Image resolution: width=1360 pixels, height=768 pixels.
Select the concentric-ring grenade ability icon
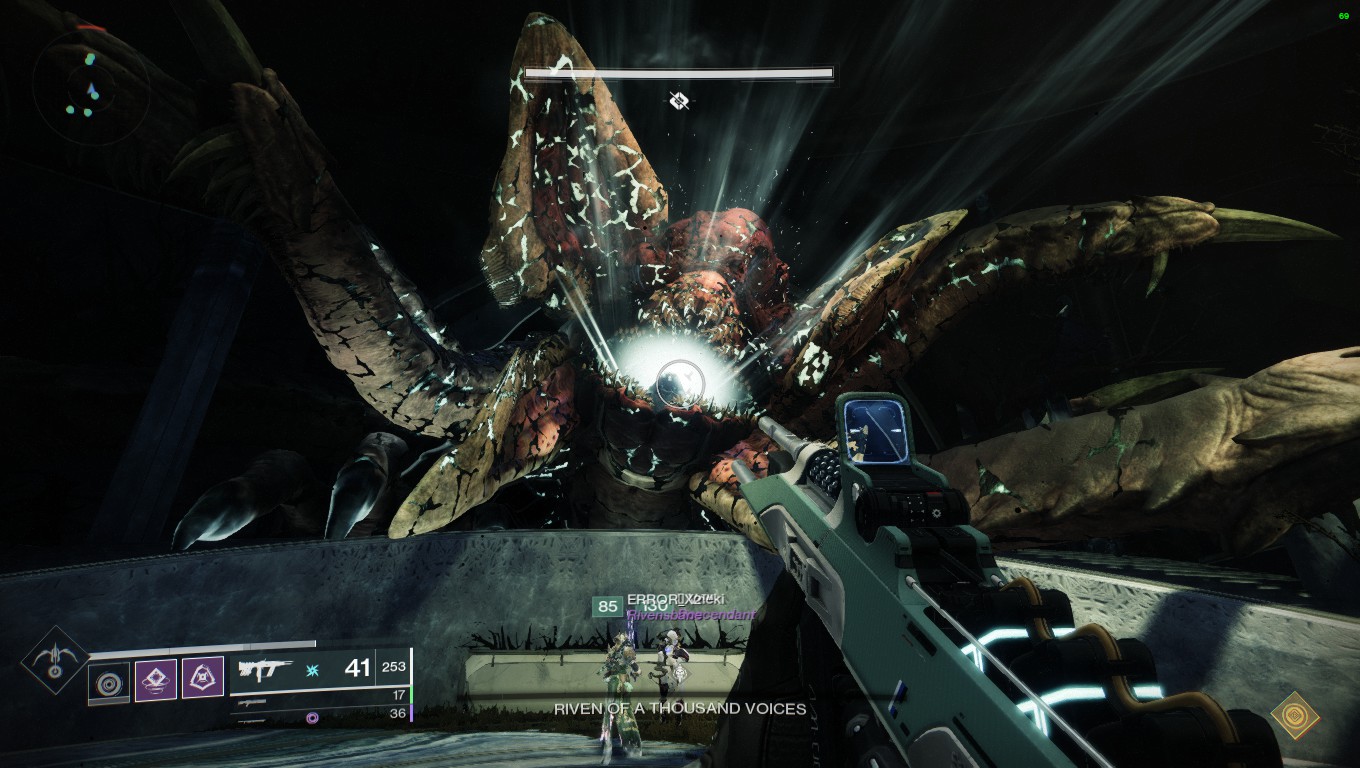(x=108, y=681)
